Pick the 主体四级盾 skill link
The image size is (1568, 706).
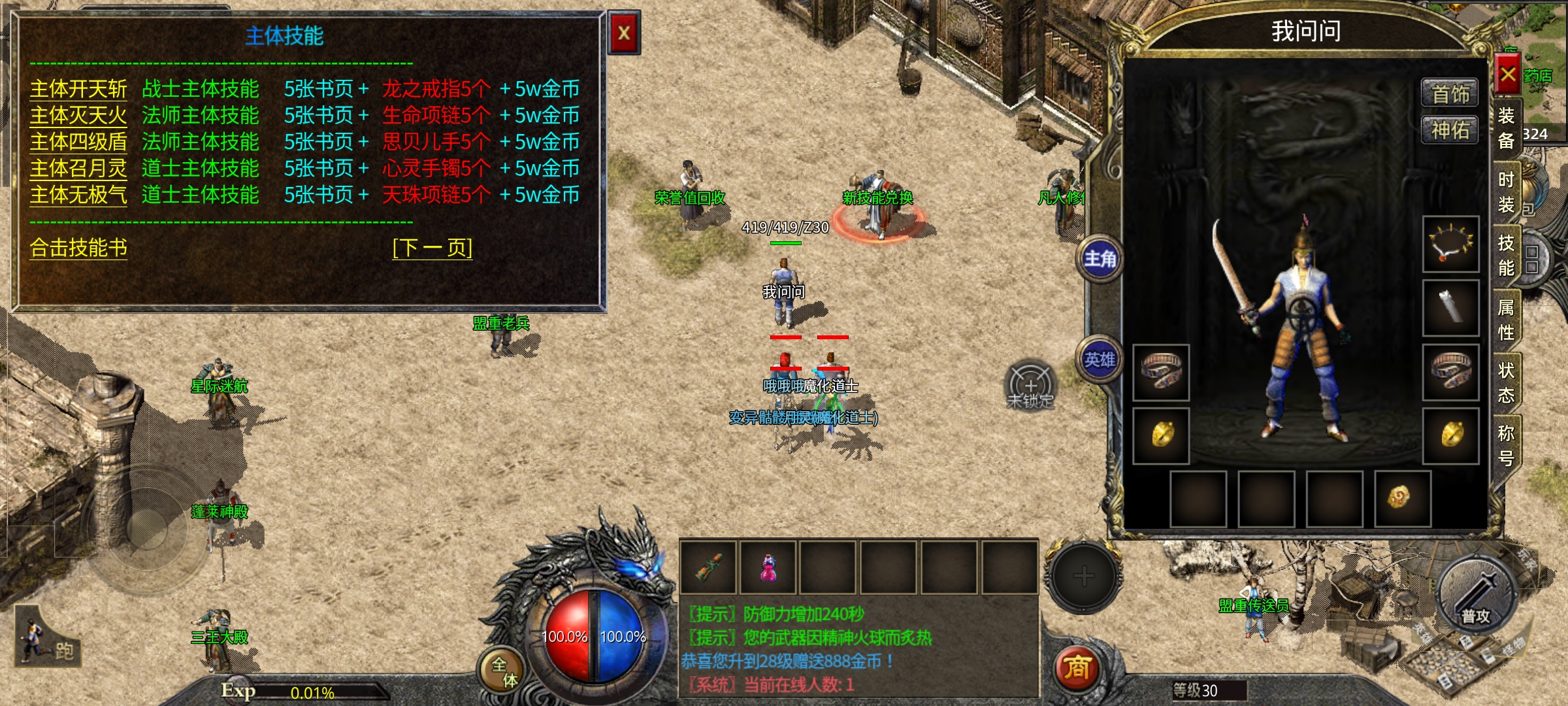click(78, 142)
